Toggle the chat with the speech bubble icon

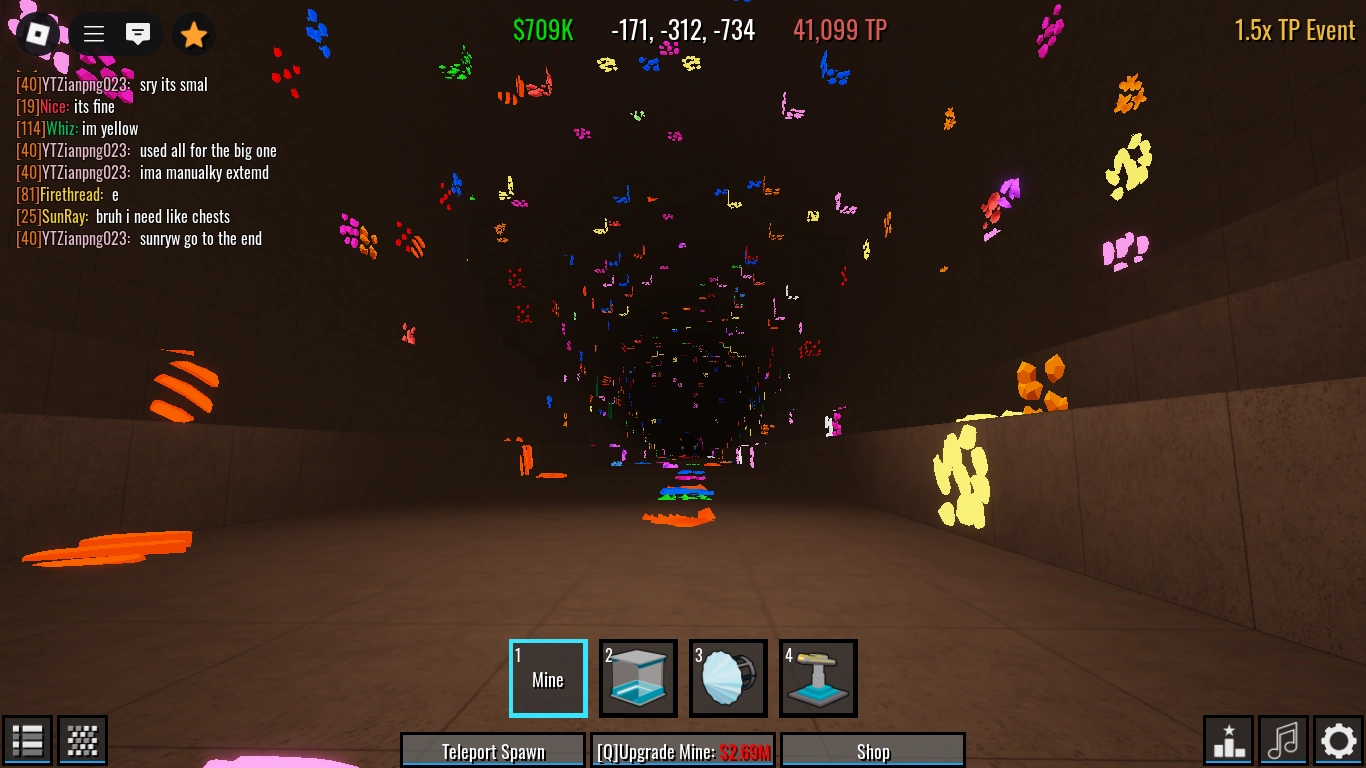coord(138,33)
